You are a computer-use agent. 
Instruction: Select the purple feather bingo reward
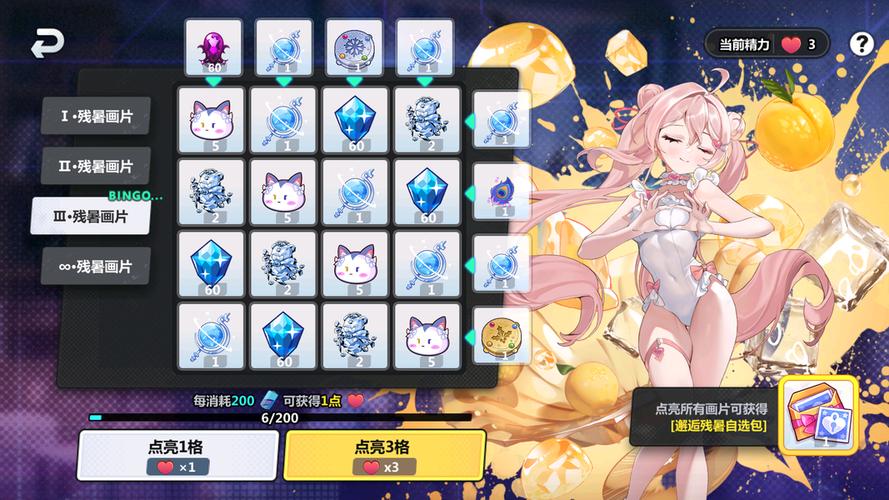click(500, 189)
